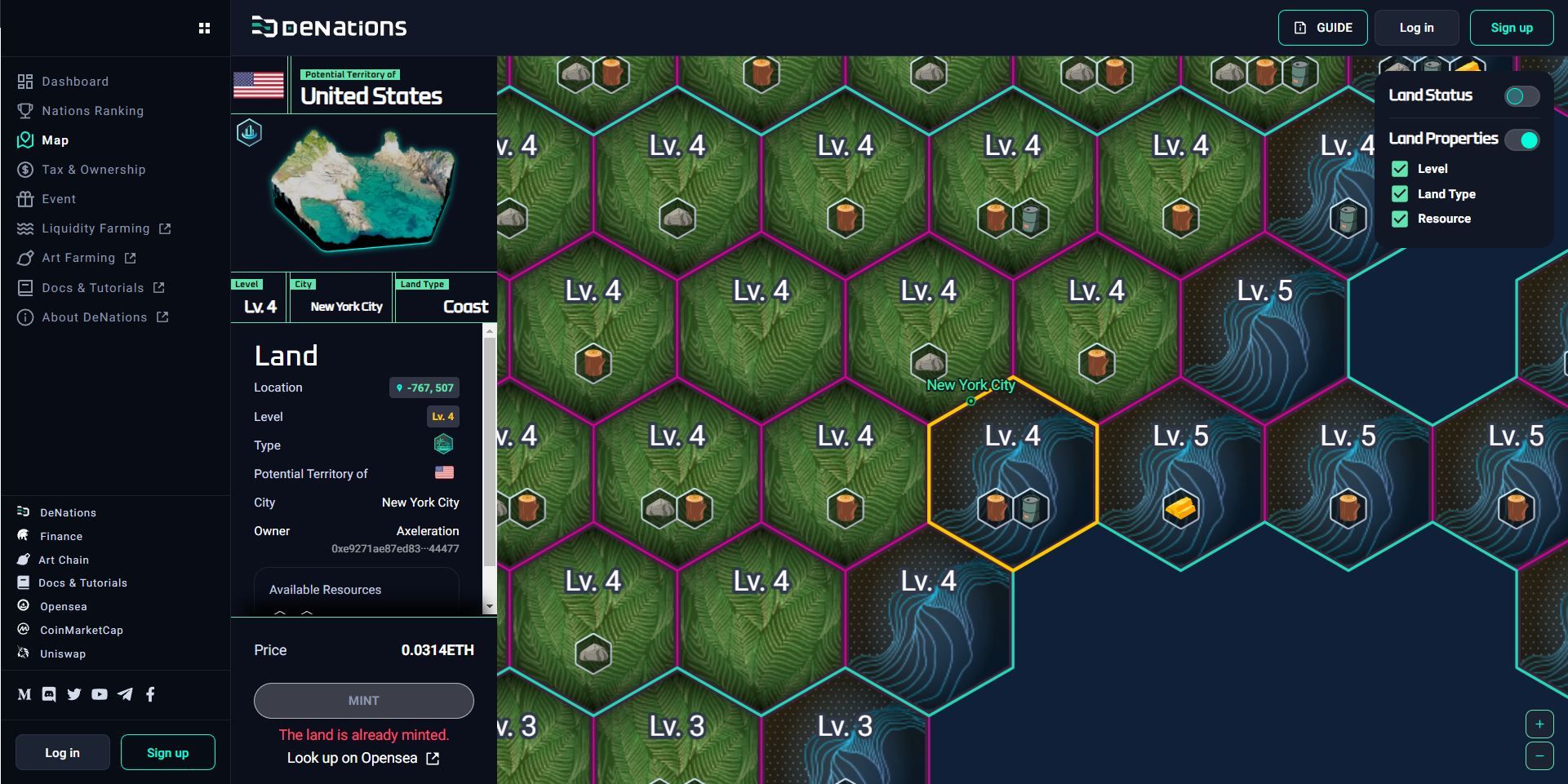1568x784 pixels.
Task: Zoom out the map with minus button
Action: tap(1539, 756)
